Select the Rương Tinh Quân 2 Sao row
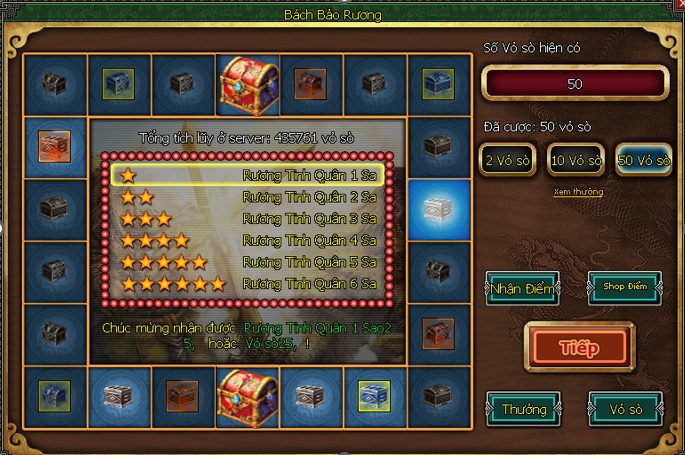 246,197
